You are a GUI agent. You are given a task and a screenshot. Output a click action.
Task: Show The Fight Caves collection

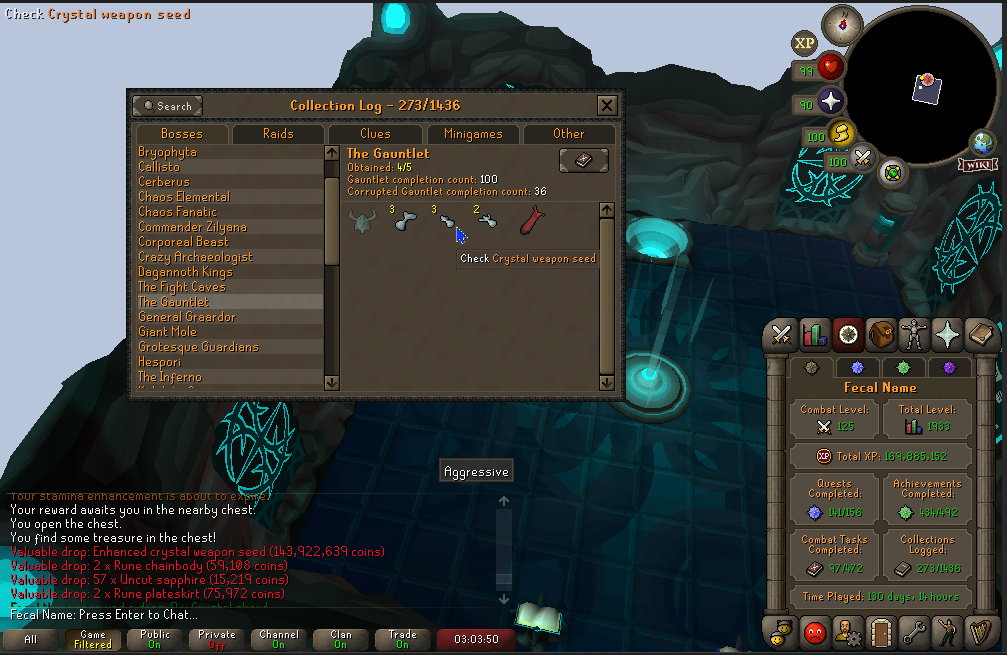(x=181, y=287)
